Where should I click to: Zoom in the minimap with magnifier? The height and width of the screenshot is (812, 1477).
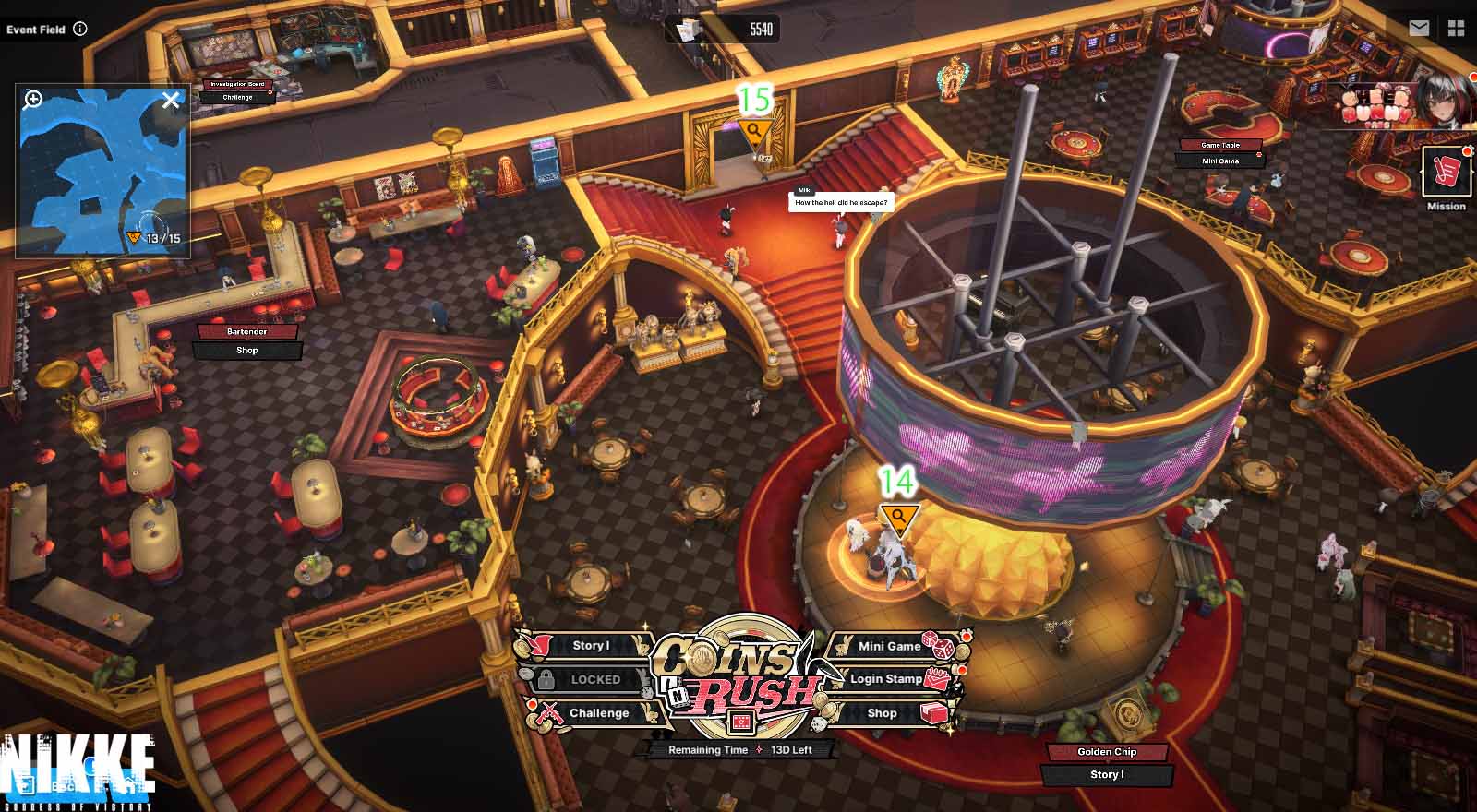(33, 100)
